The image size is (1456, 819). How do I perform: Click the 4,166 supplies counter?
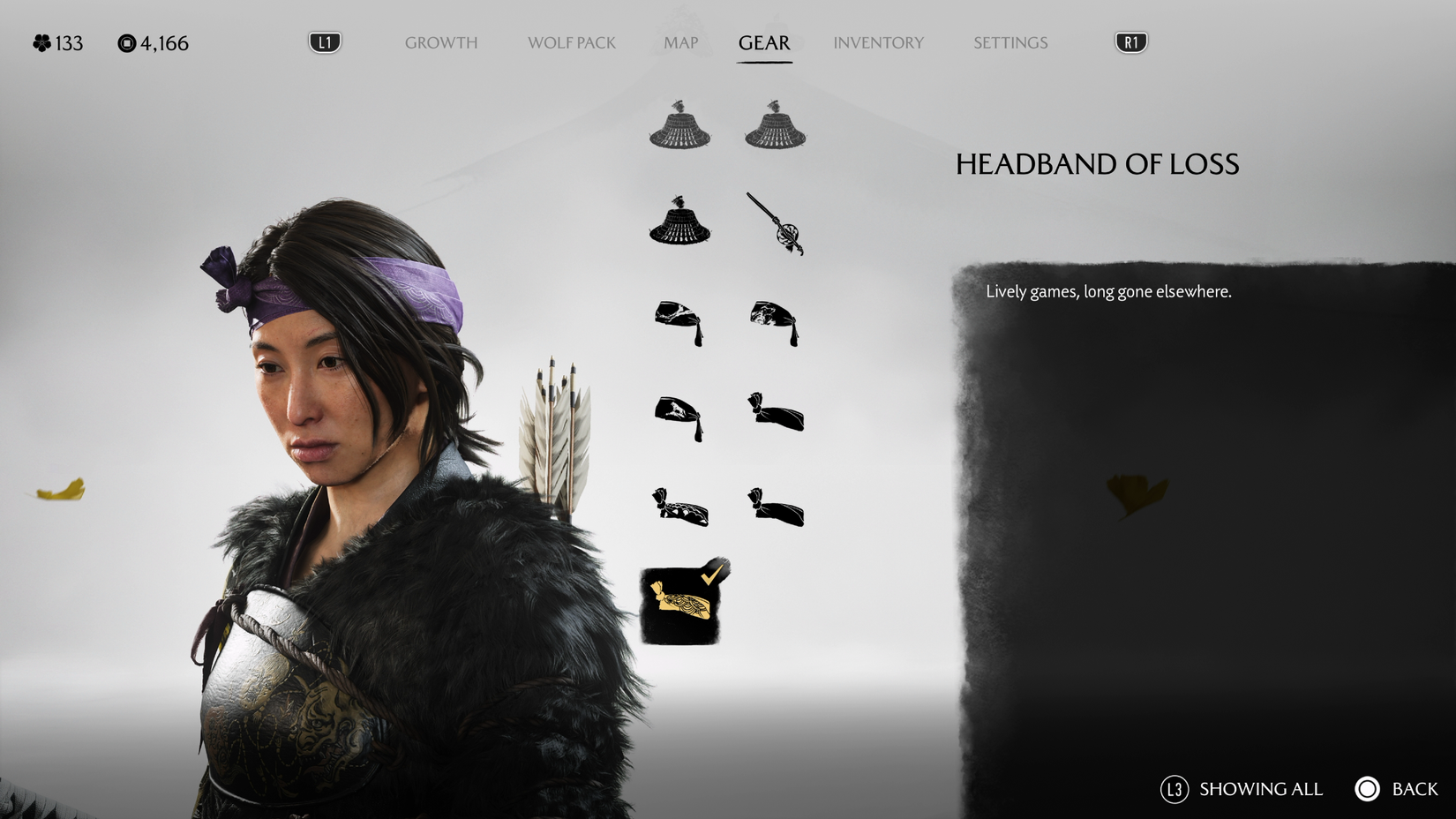(x=157, y=43)
